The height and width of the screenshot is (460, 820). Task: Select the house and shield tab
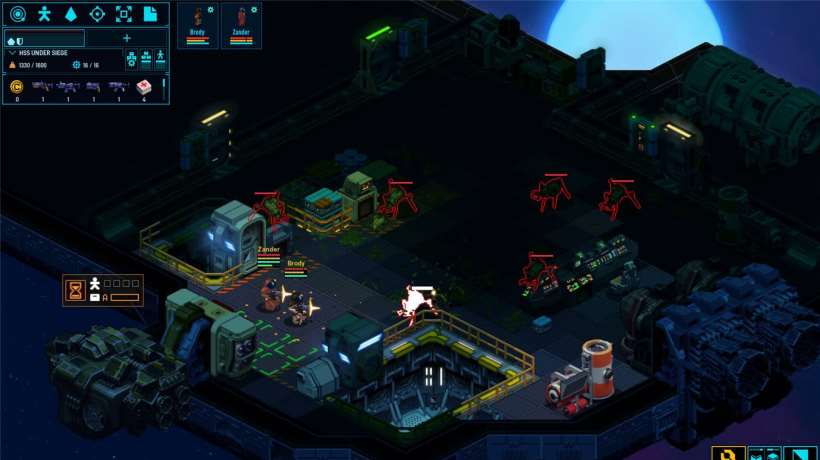click(15, 39)
